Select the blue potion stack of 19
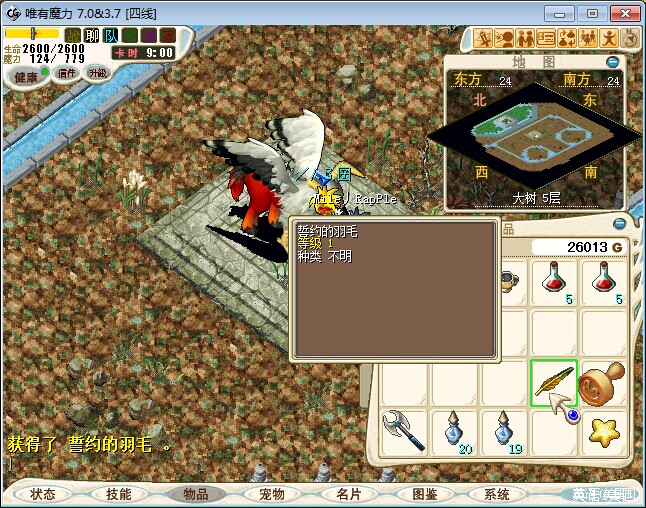This screenshot has width=646, height=508. [505, 432]
